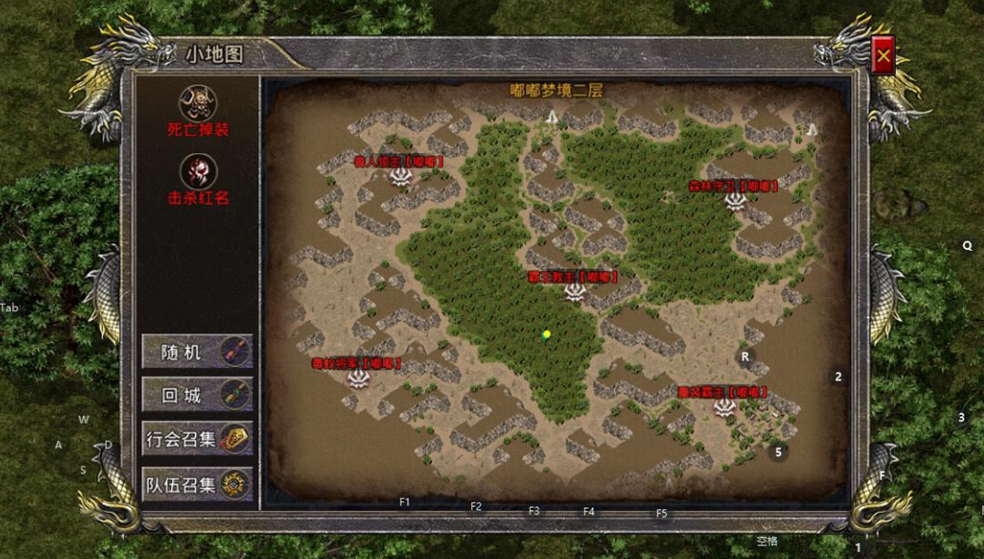984x559 pixels.
Task: Use the 随机 random teleport button
Action: coord(197,352)
